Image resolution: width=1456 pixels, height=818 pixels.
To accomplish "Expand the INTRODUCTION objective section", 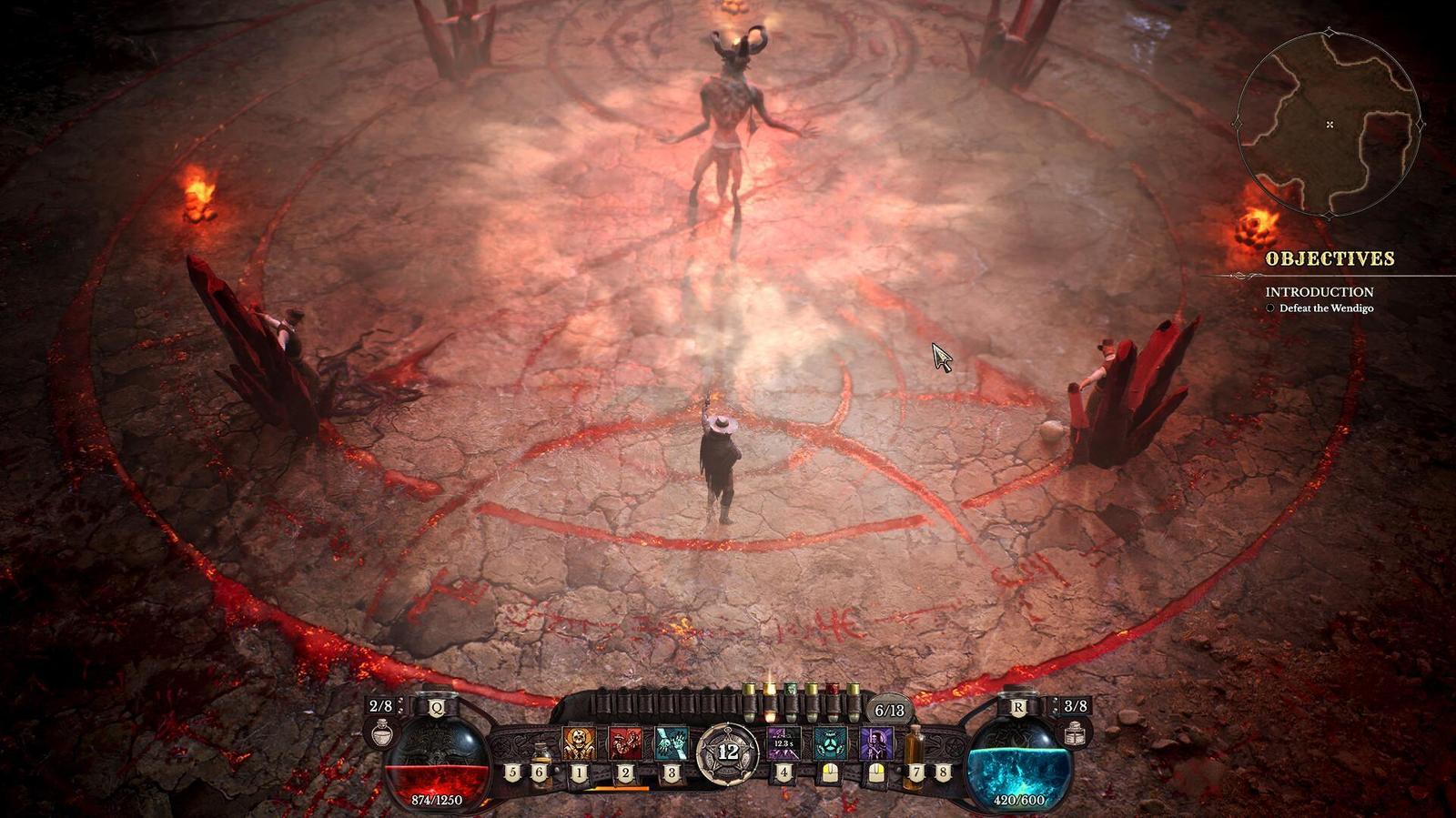I will pyautogui.click(x=1319, y=293).
